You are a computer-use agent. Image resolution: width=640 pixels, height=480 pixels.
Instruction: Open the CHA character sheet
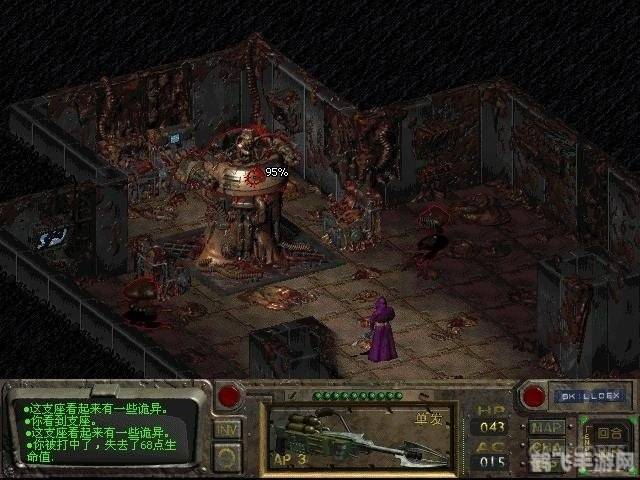coord(547,447)
